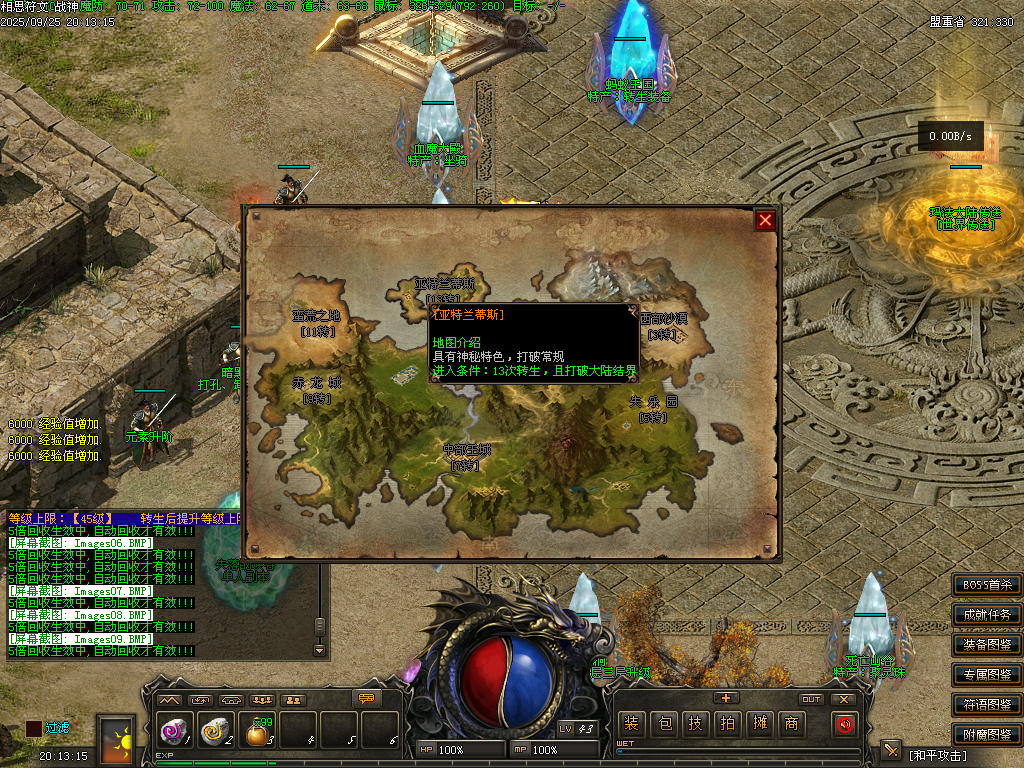
Task: Use the golden apple item in hotbar
Action: (x=258, y=733)
